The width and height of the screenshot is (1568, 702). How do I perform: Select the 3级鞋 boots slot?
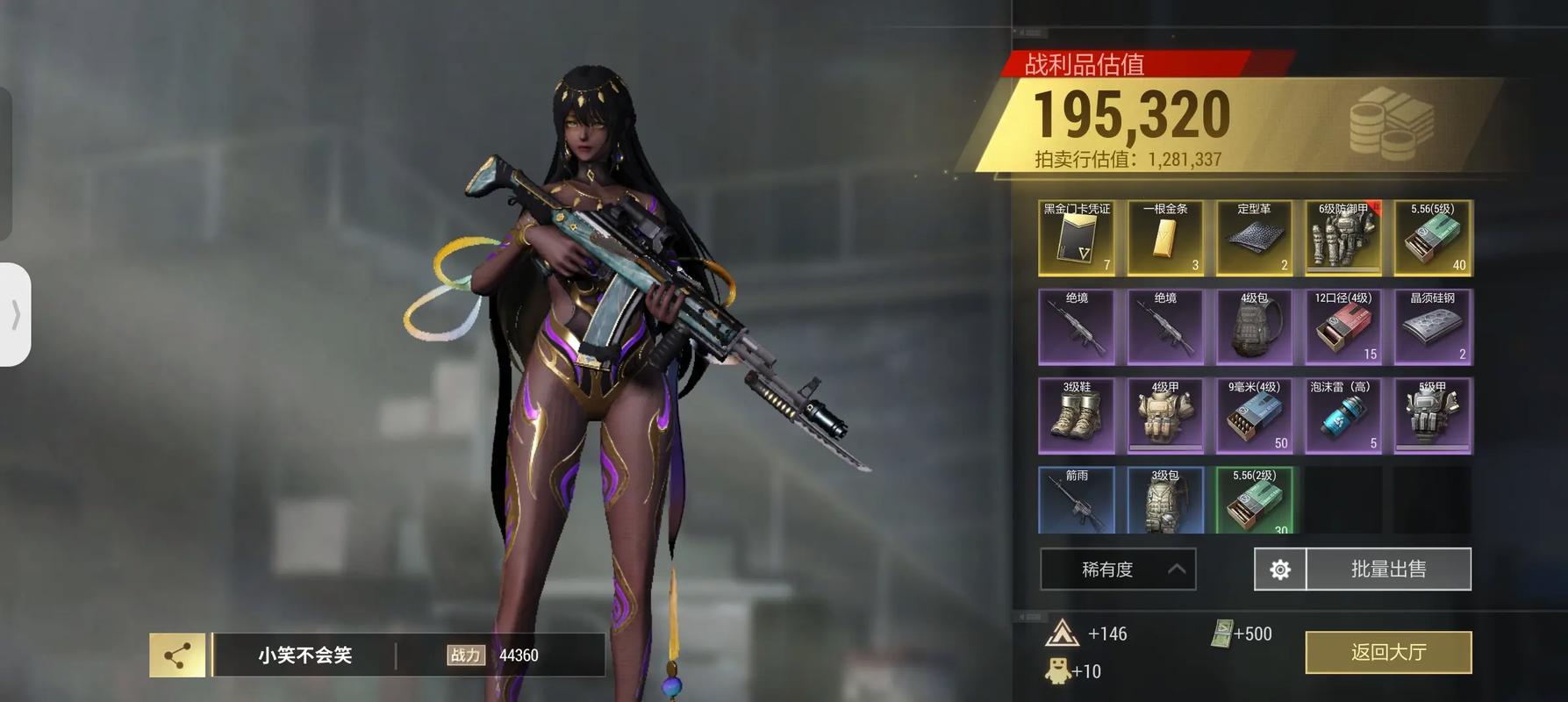pos(1077,416)
